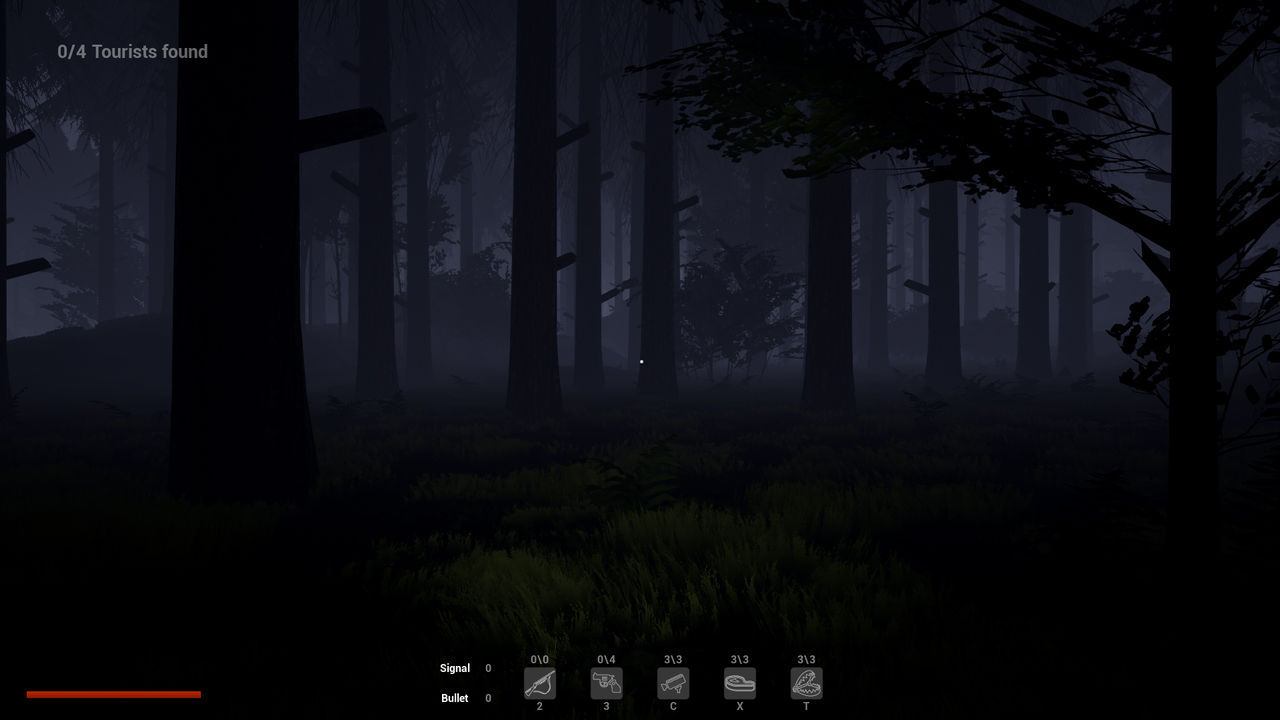
Task: Click the keybind label T under the trap
Action: tap(806, 705)
